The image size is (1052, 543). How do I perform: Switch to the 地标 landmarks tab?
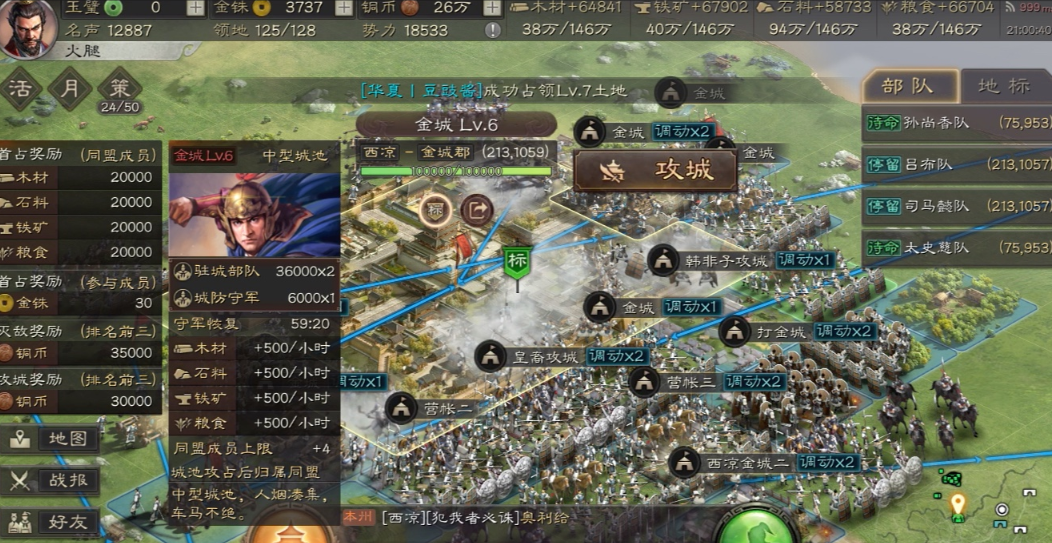[x=1003, y=86]
